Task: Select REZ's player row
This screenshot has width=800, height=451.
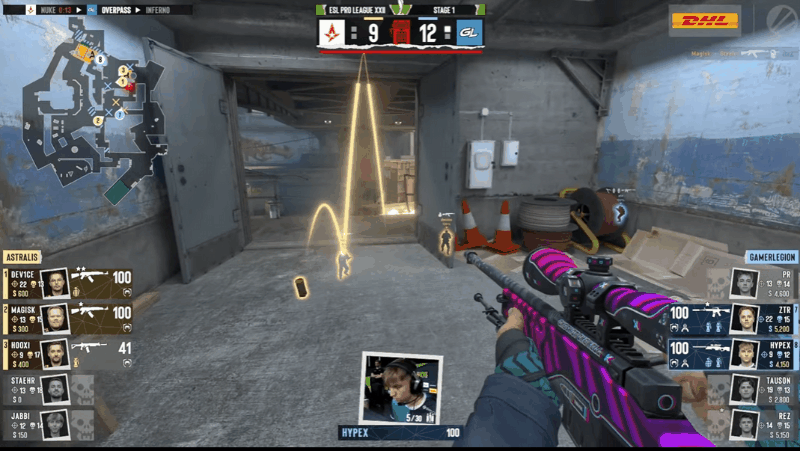Action: click(758, 422)
